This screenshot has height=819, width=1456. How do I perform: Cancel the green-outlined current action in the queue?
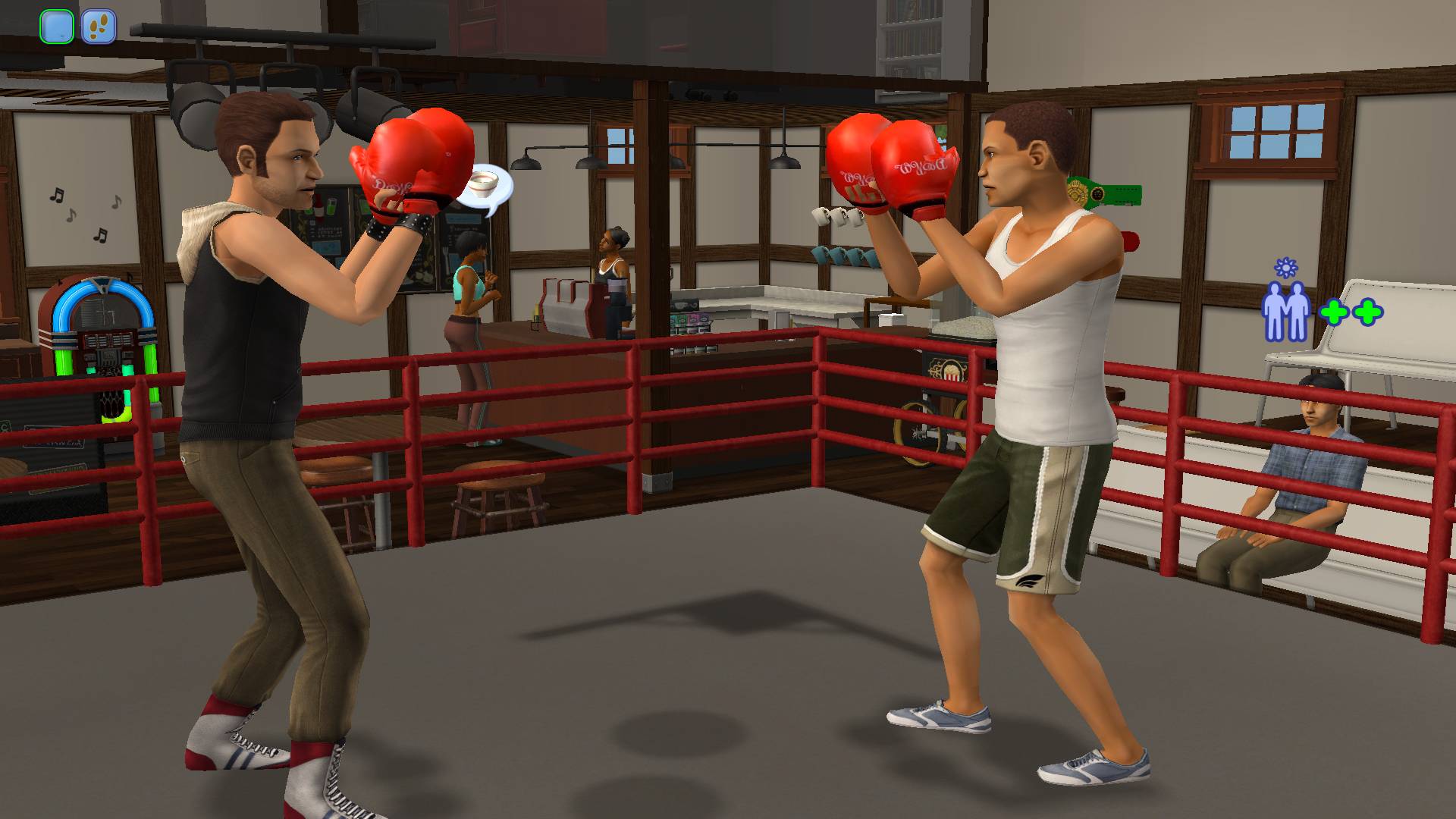[x=57, y=27]
